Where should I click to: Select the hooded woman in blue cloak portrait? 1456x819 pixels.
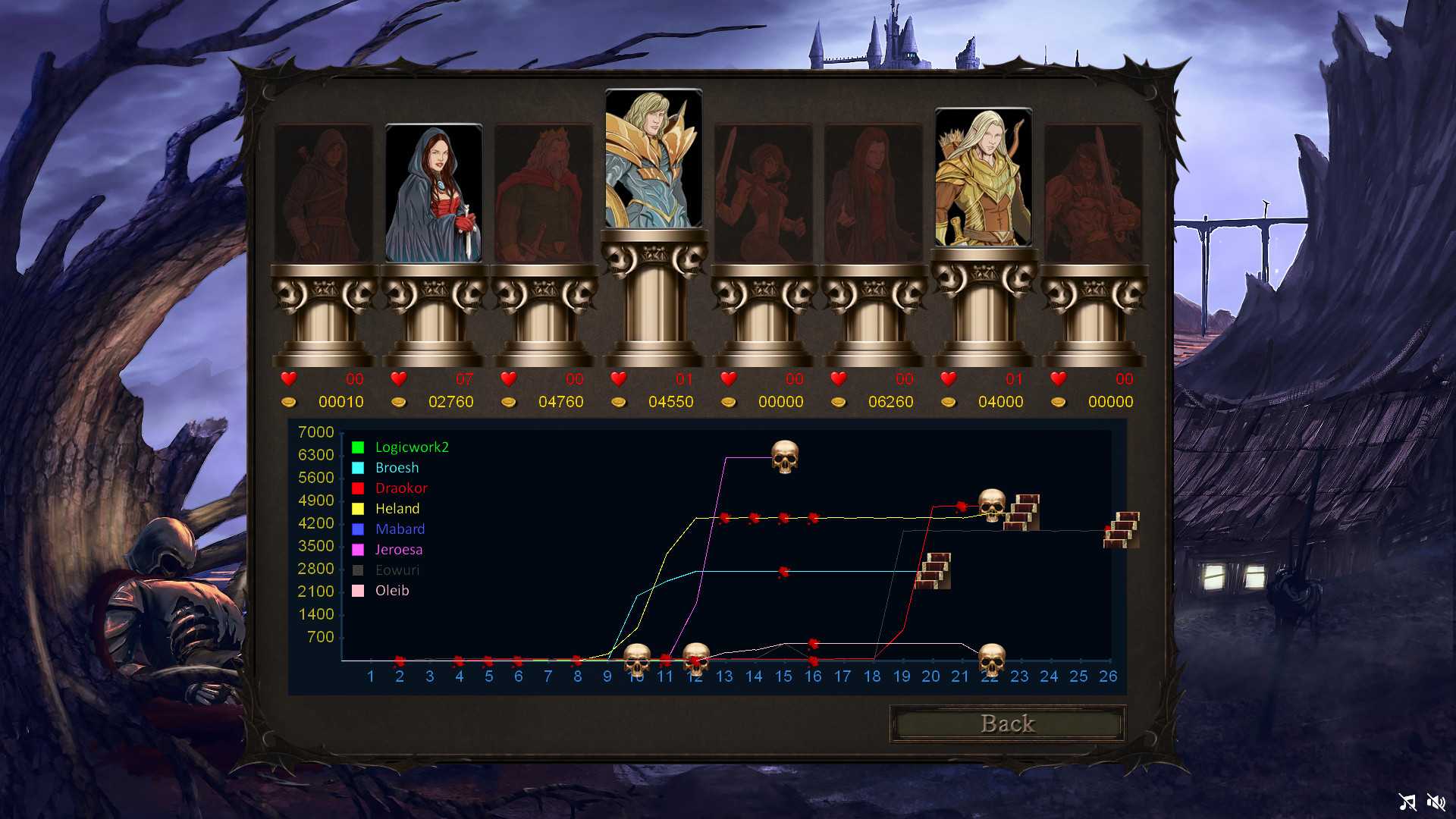(x=434, y=194)
